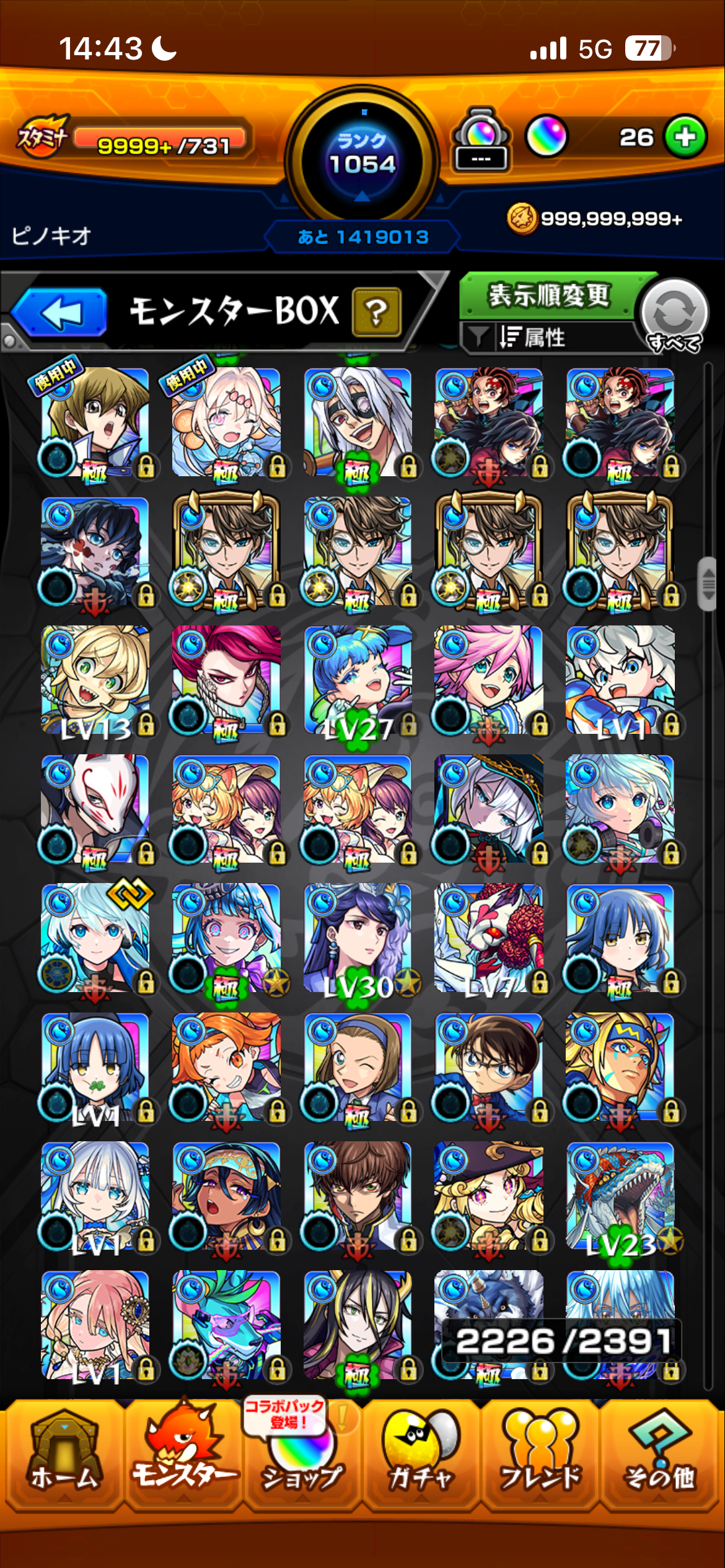Tap the rainbow orb capsule icon
This screenshot has width=725, height=1568.
click(x=482, y=139)
